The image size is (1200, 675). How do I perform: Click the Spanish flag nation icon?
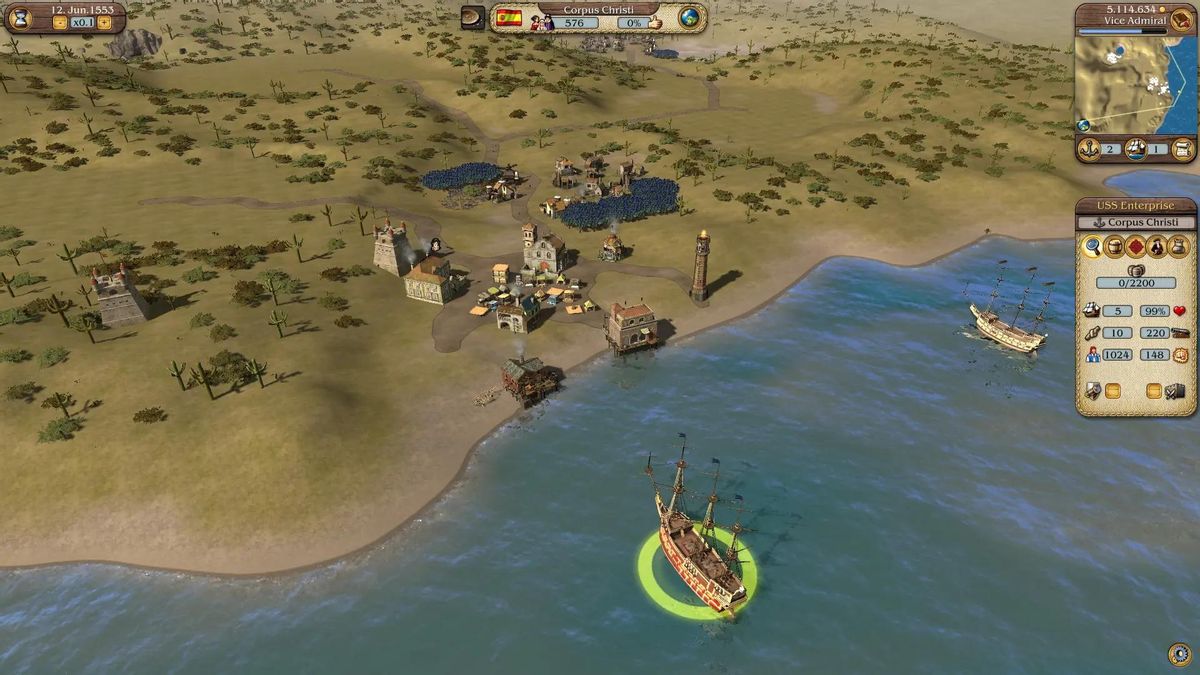(x=509, y=18)
